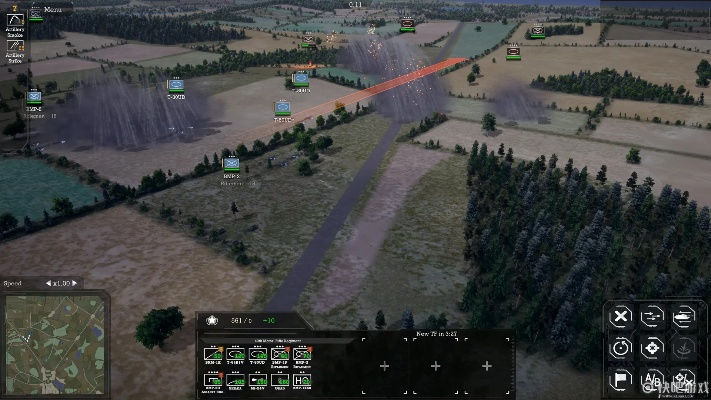Activate the tank fast-move order
This screenshot has width=711, height=400.
click(x=685, y=317)
